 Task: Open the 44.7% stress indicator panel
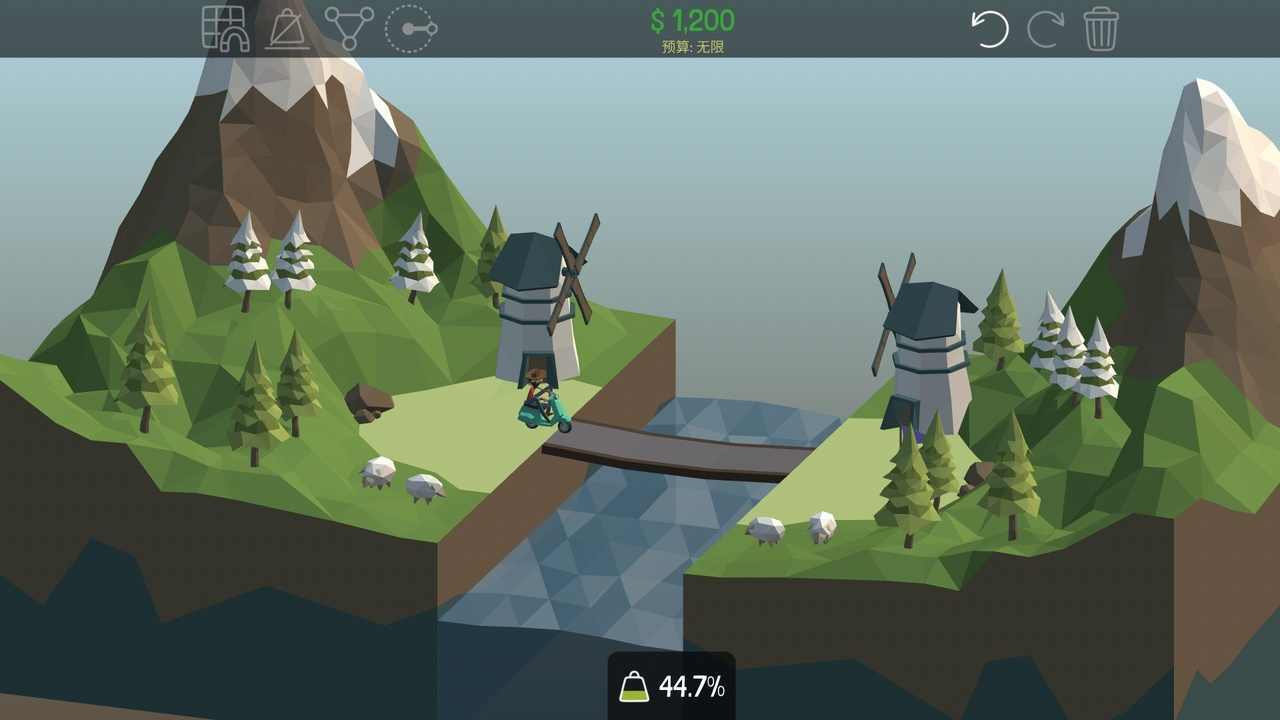pos(672,686)
